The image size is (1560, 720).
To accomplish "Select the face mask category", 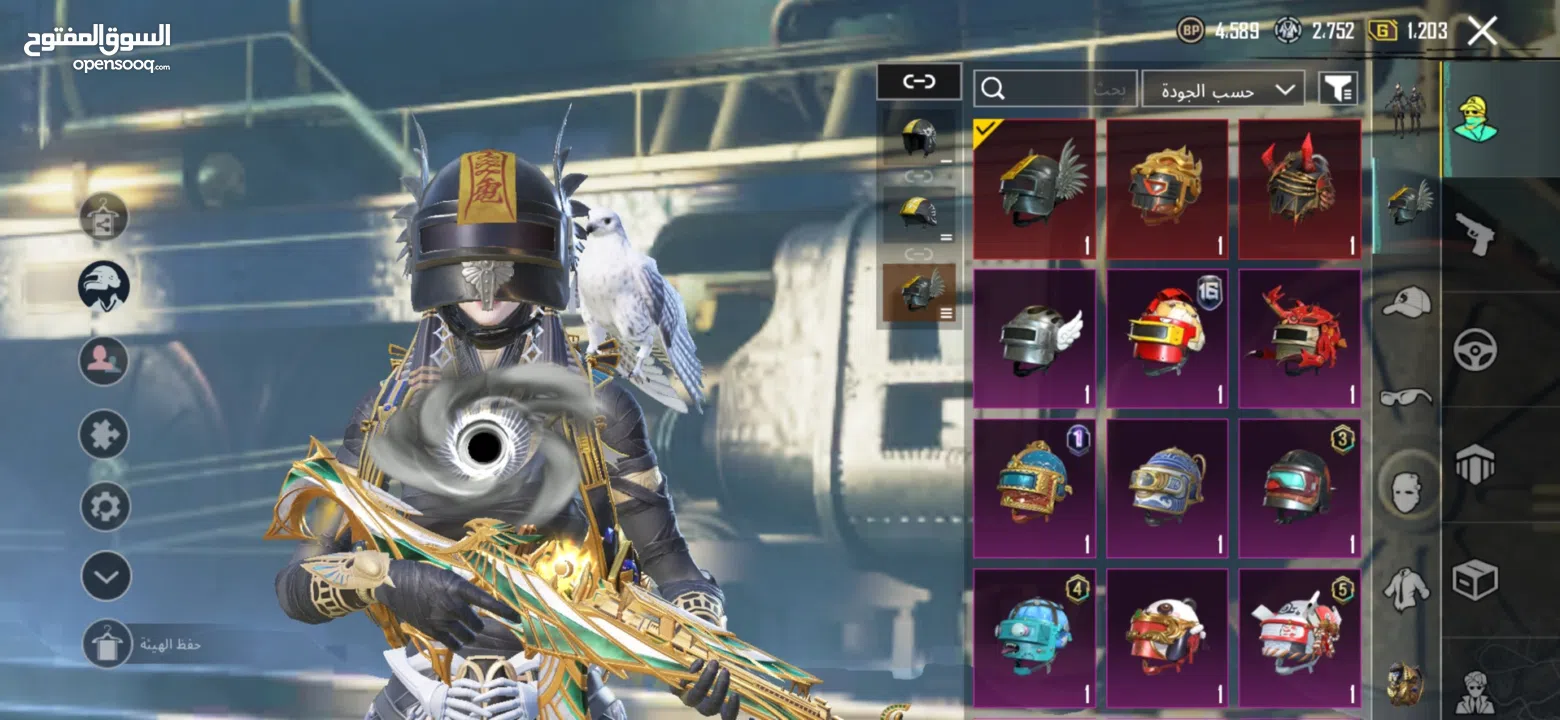I will coord(1406,491).
